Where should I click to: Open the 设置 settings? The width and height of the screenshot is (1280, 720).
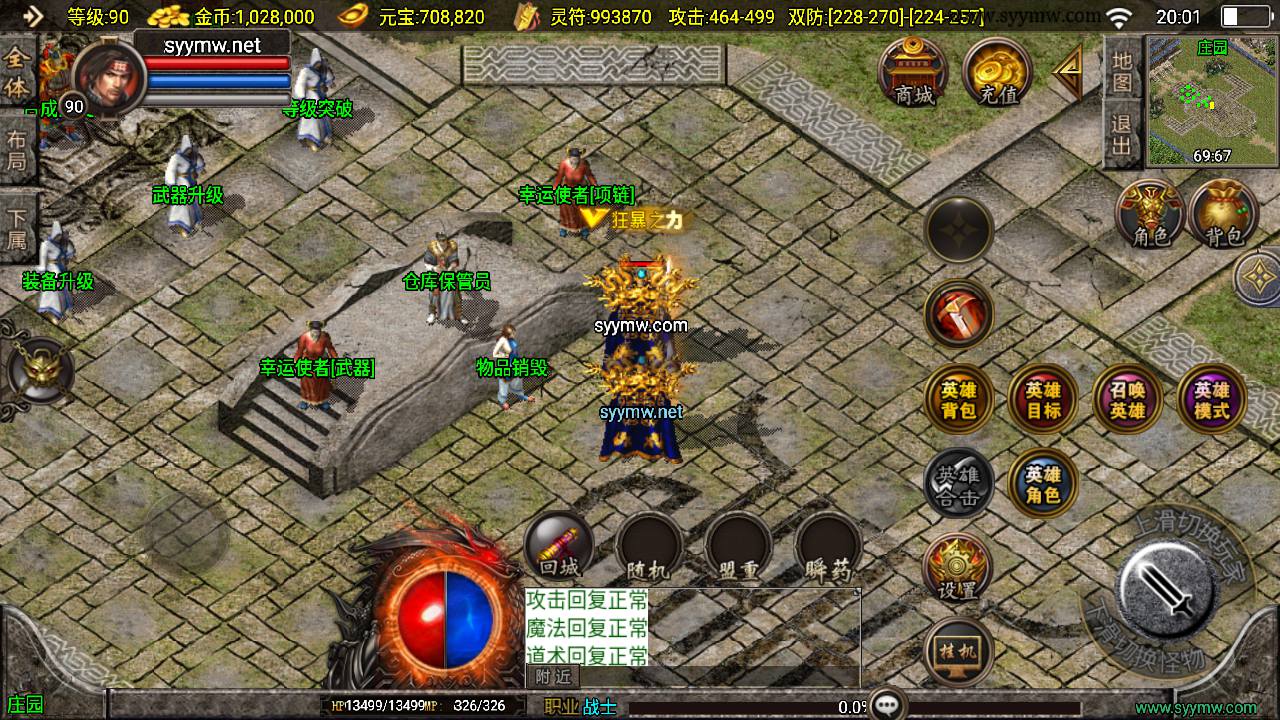[x=958, y=568]
